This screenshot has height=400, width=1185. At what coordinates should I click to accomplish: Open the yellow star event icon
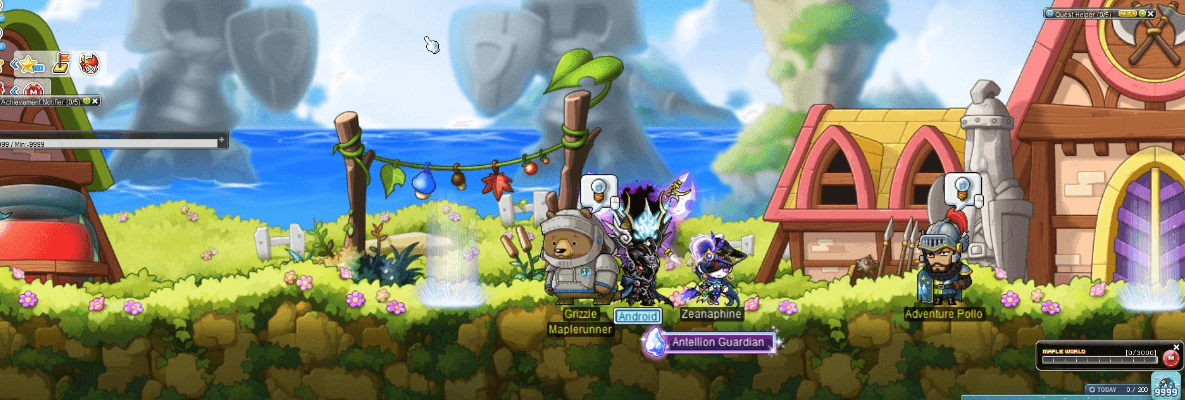point(30,64)
